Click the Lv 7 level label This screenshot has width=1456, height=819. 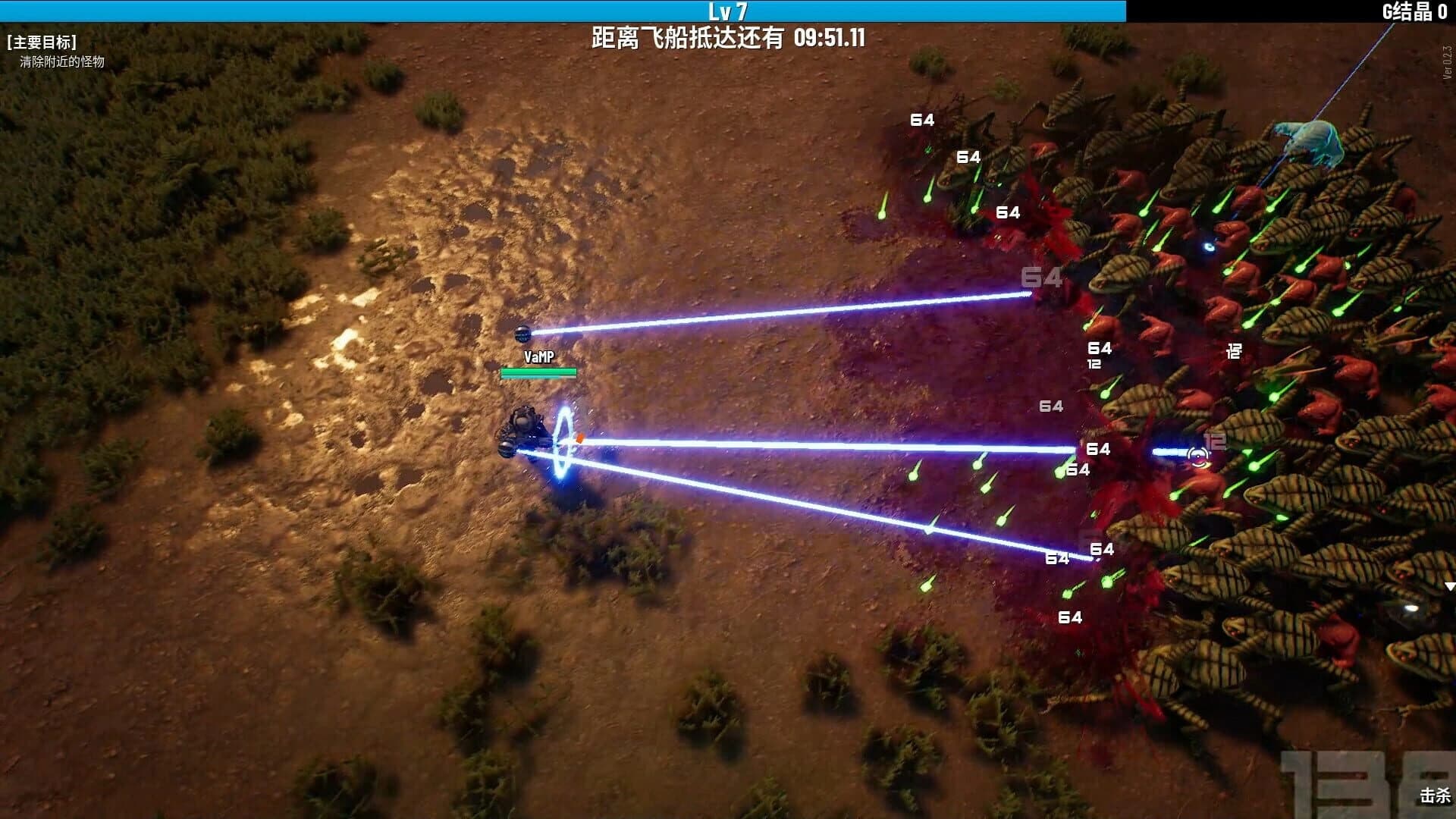coord(728,10)
